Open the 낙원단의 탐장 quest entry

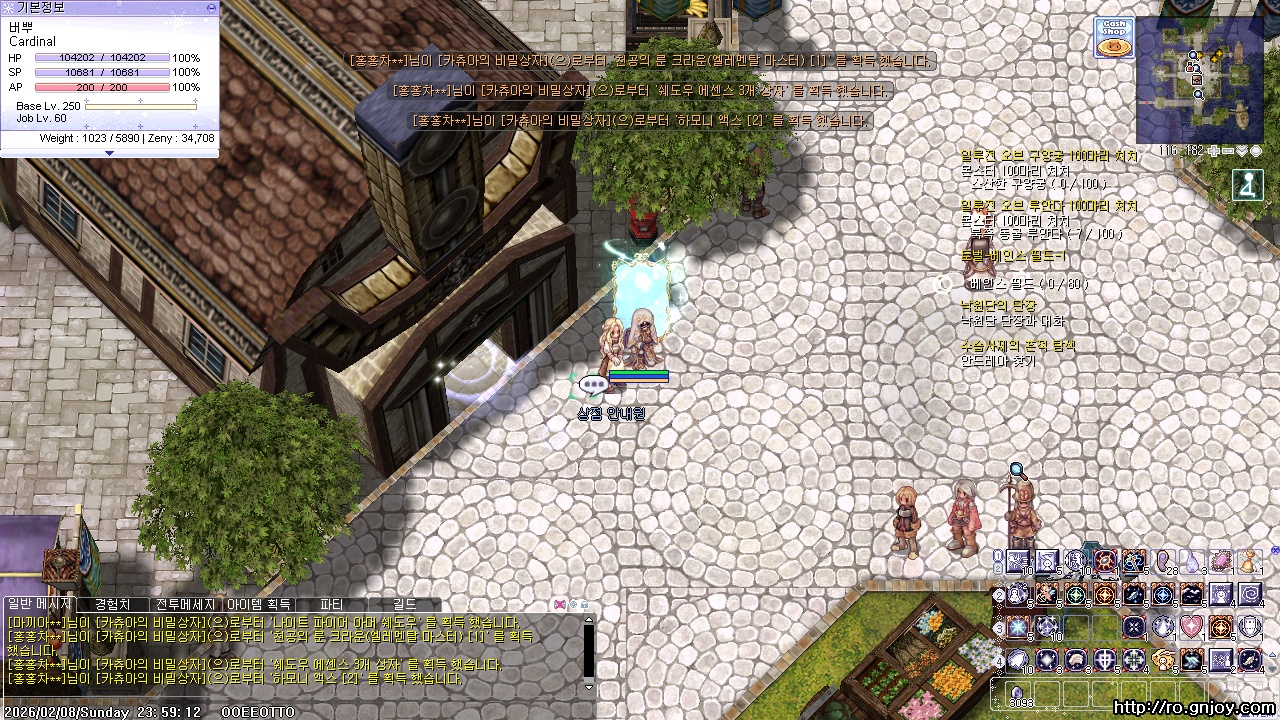pos(998,305)
